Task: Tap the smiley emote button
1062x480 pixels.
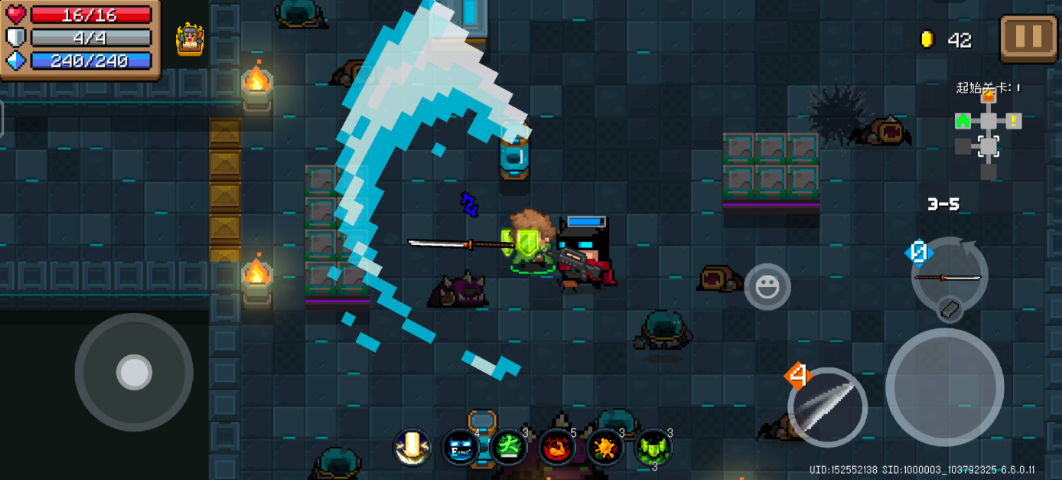Action: point(767,289)
